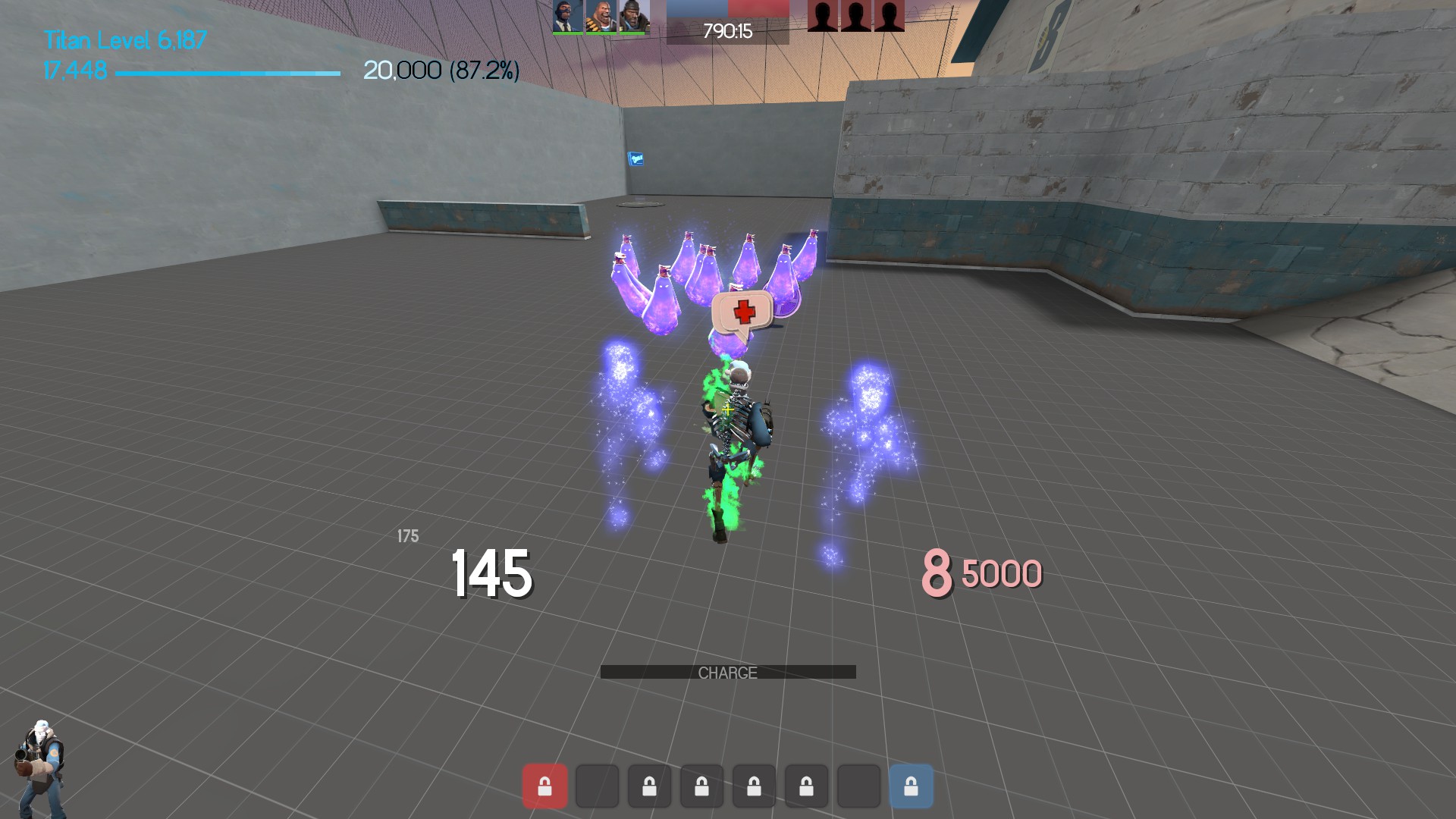Click the Spy teammate portrait
The image size is (1456, 819).
(x=567, y=17)
